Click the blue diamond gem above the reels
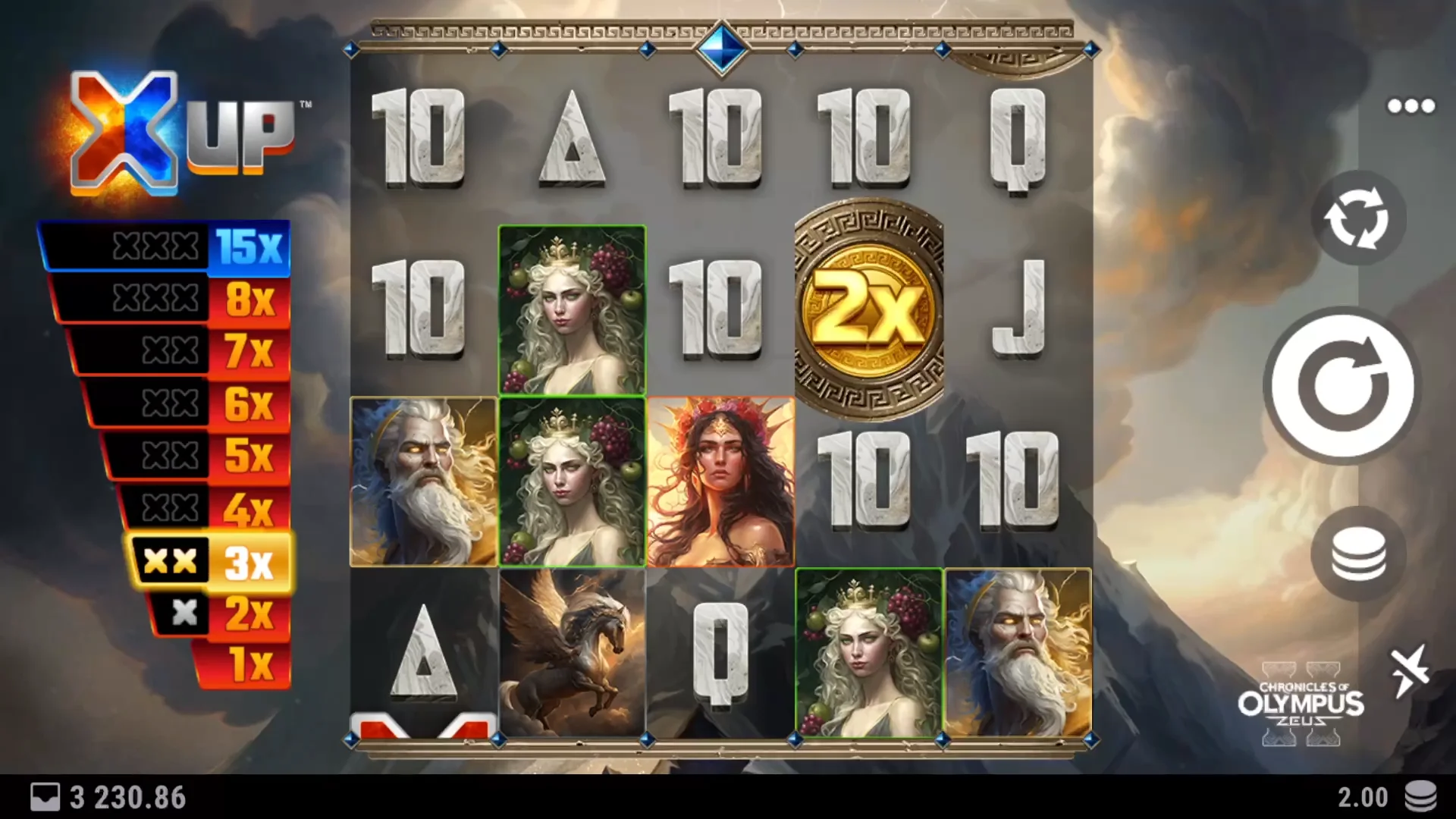Image resolution: width=1456 pixels, height=819 pixels. point(723,47)
